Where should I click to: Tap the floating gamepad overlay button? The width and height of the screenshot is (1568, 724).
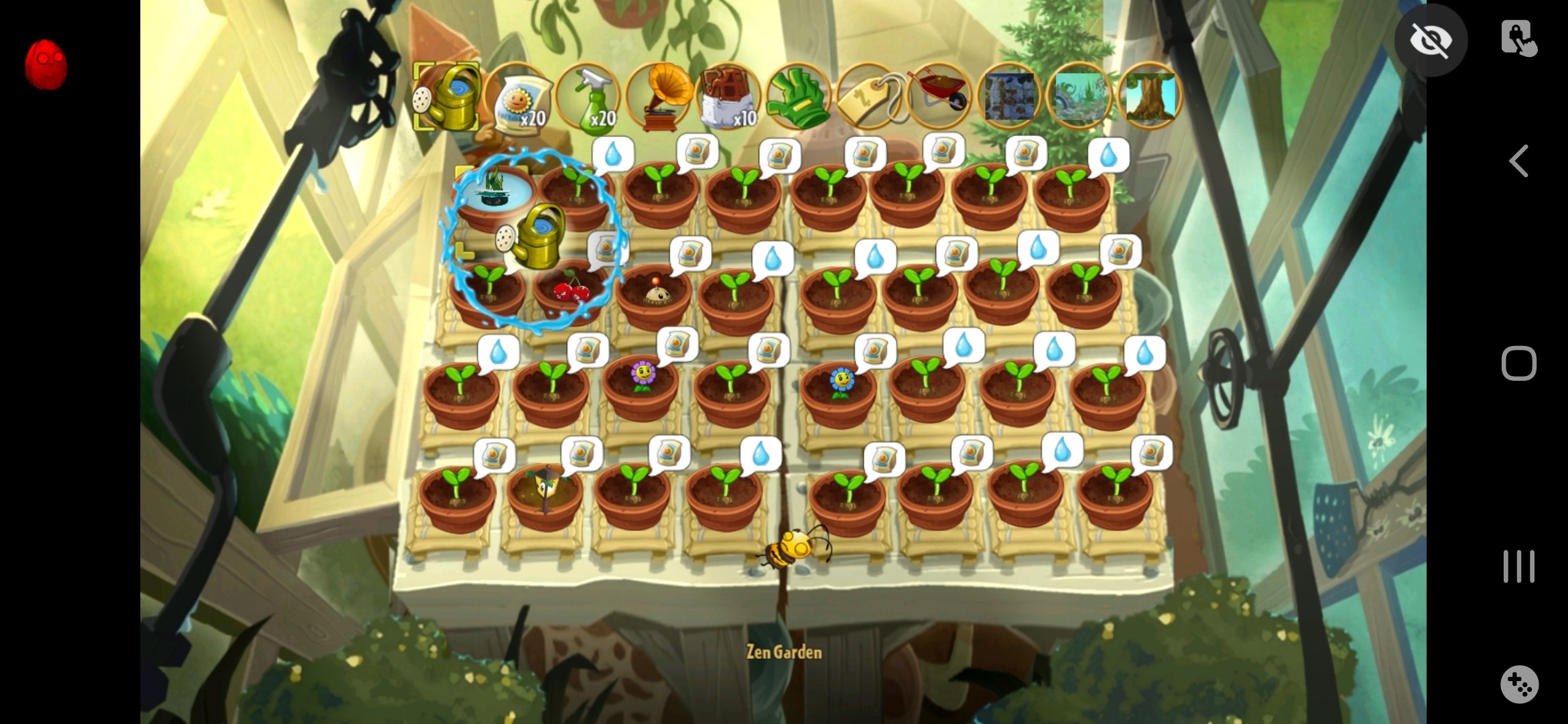pyautogui.click(x=1519, y=684)
